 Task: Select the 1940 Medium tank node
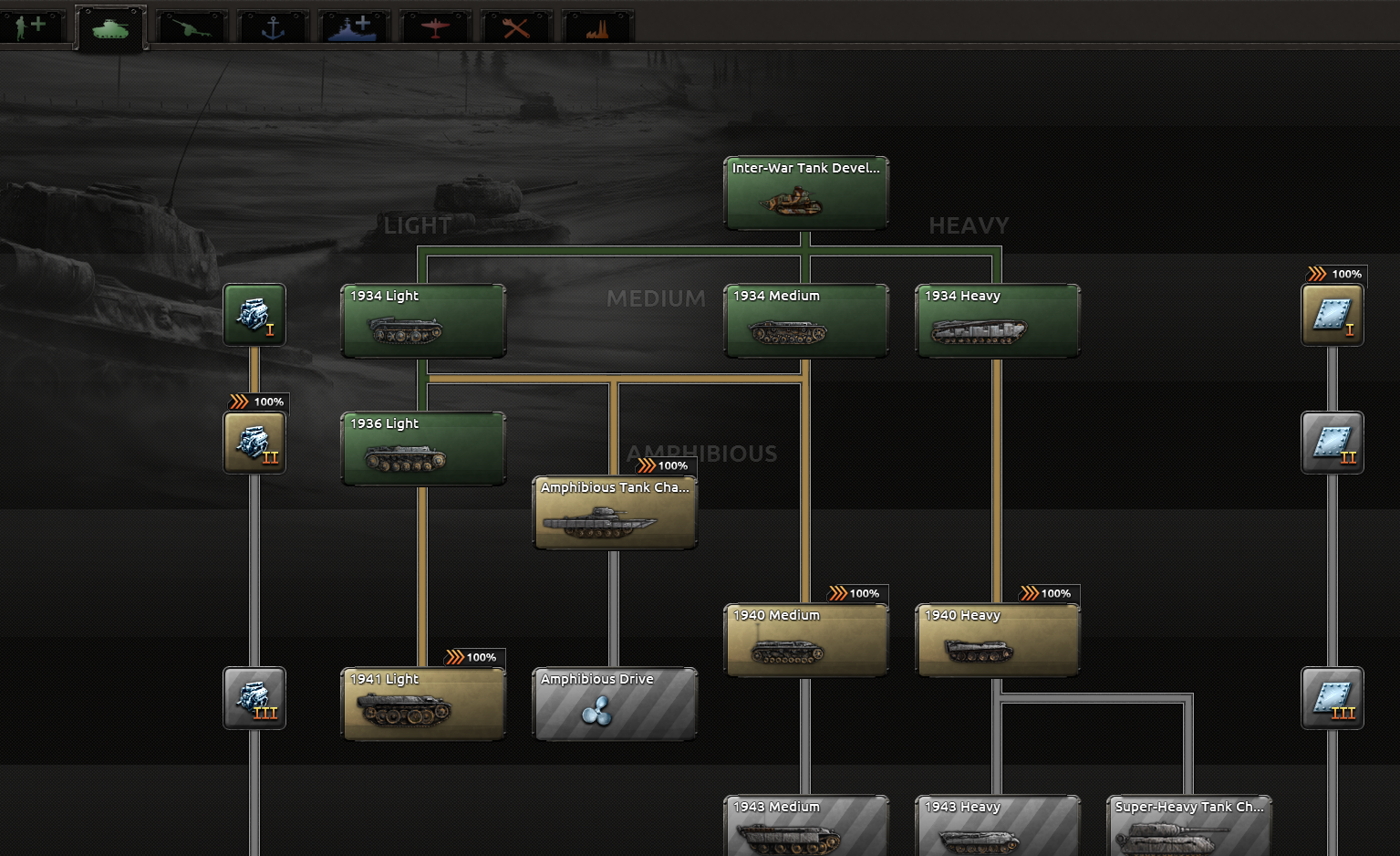pos(805,639)
